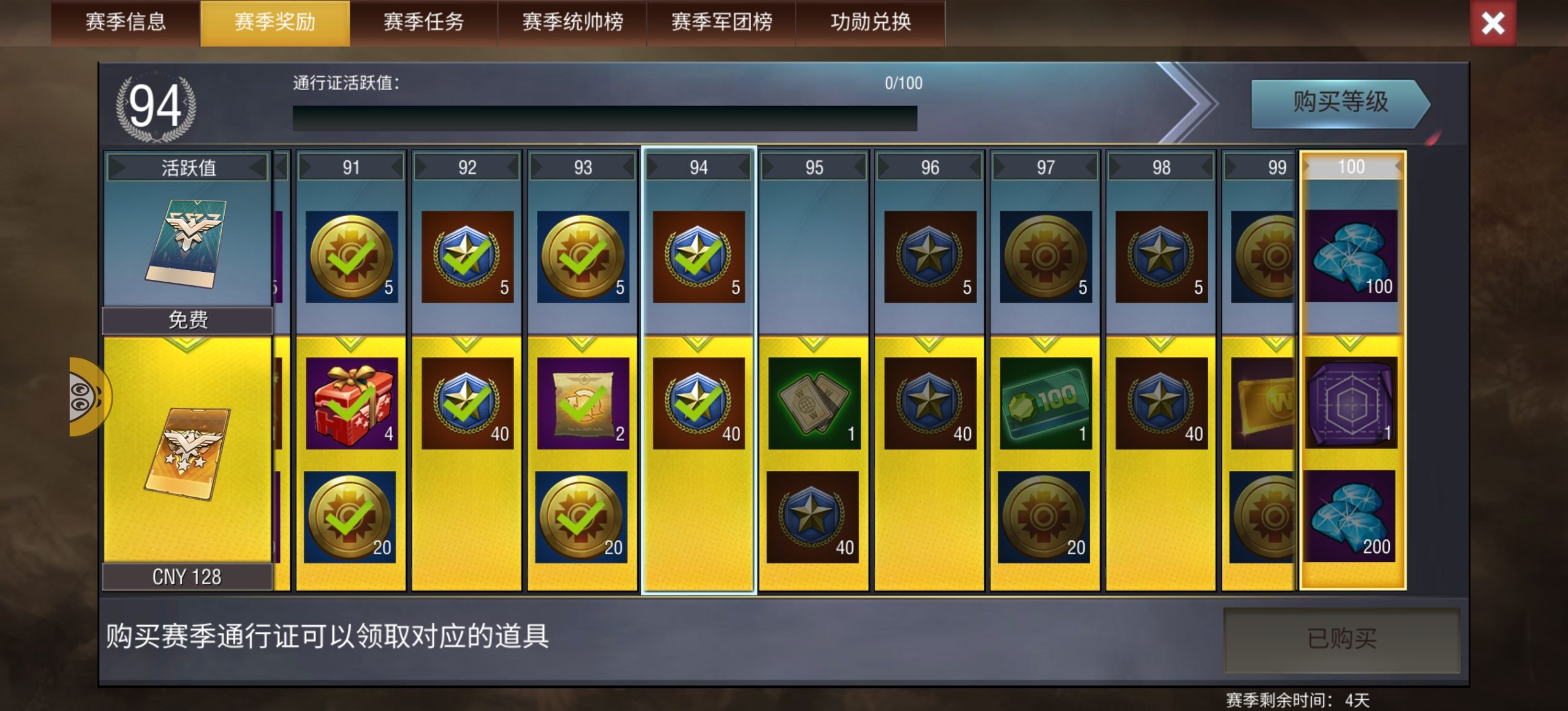Click the 通行证活跃值 progress bar
This screenshot has height=711, width=1568.
pos(603,116)
